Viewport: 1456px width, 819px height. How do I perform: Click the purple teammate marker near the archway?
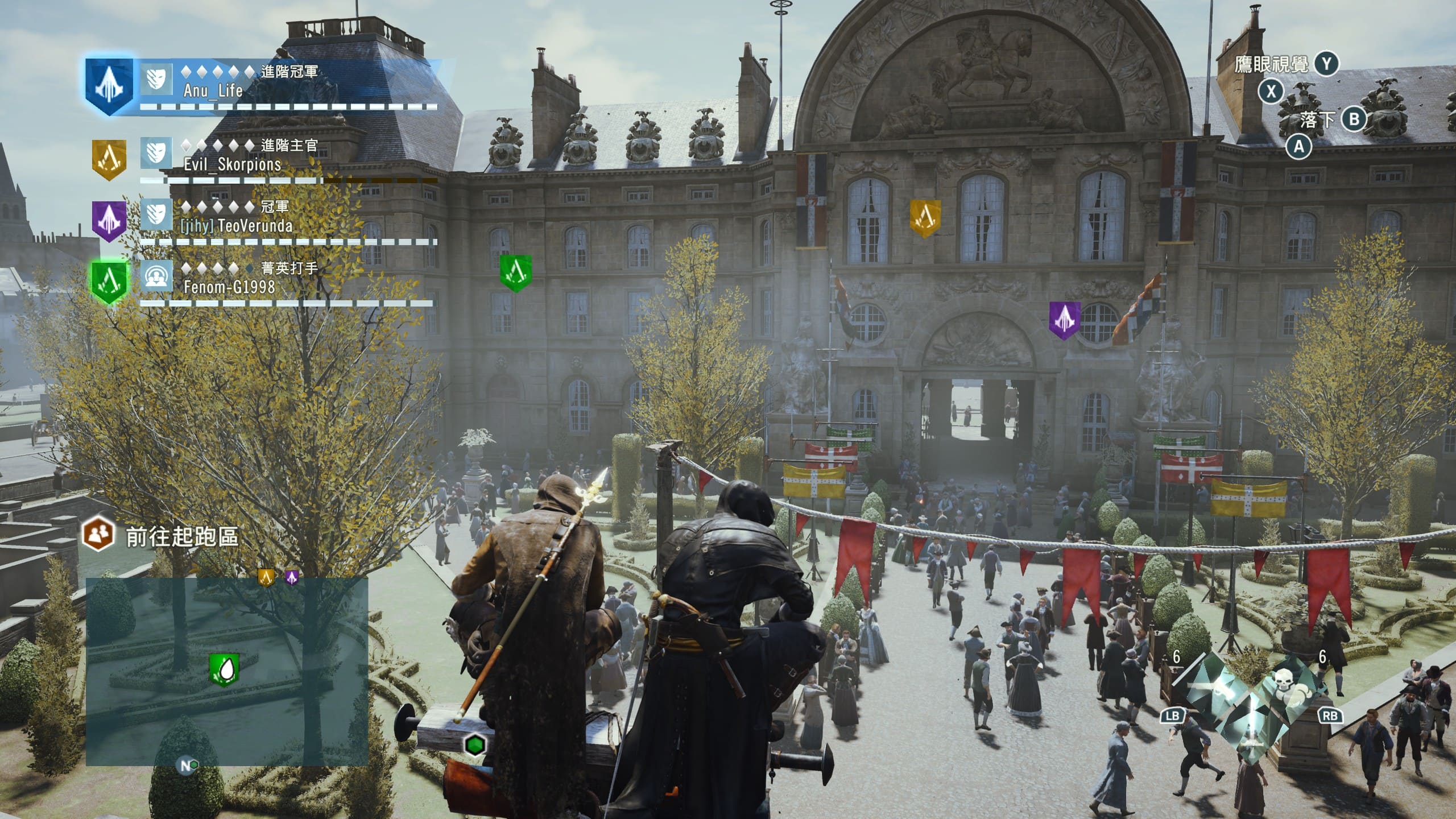coord(1064,319)
